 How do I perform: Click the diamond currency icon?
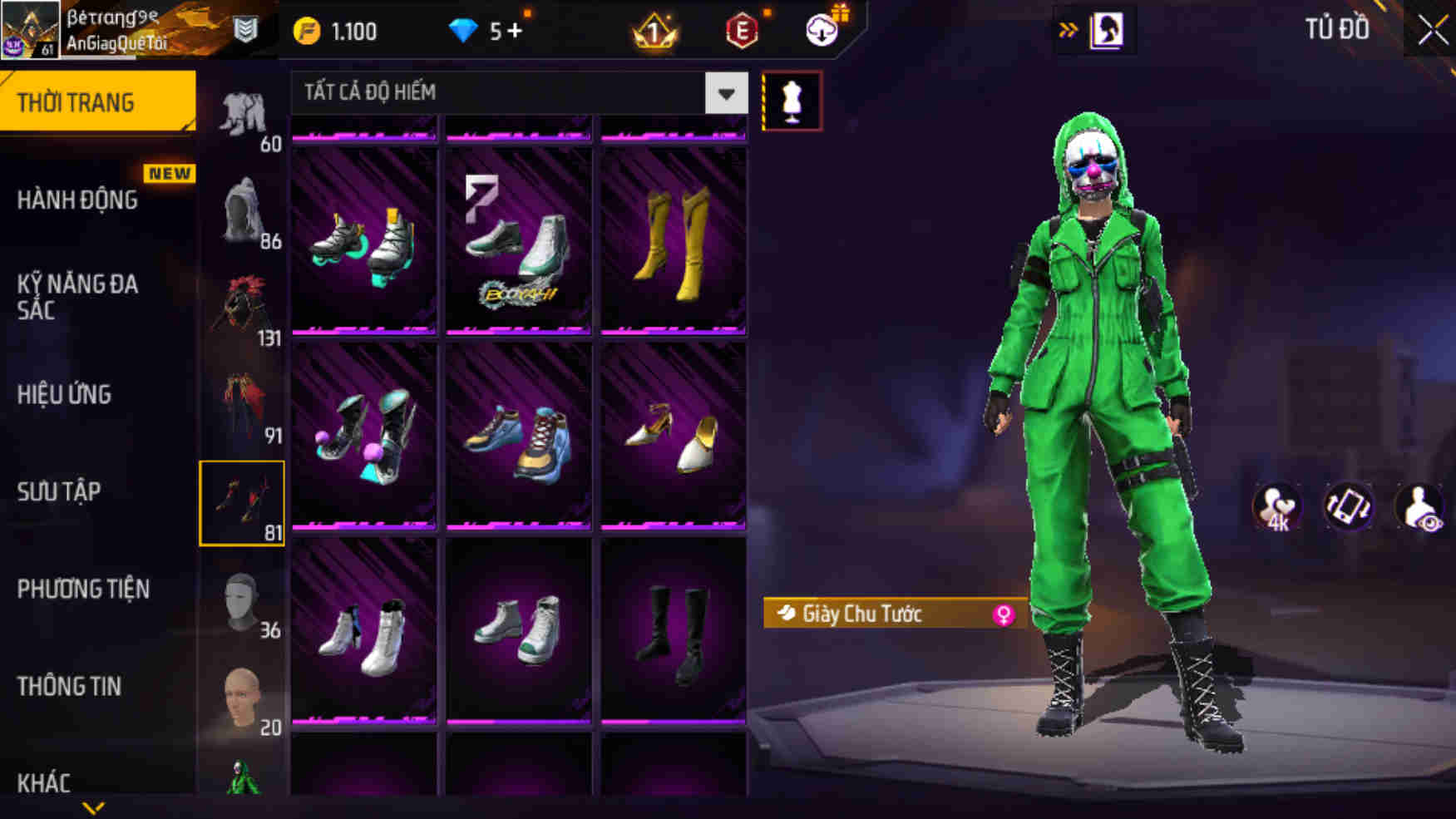click(x=462, y=30)
